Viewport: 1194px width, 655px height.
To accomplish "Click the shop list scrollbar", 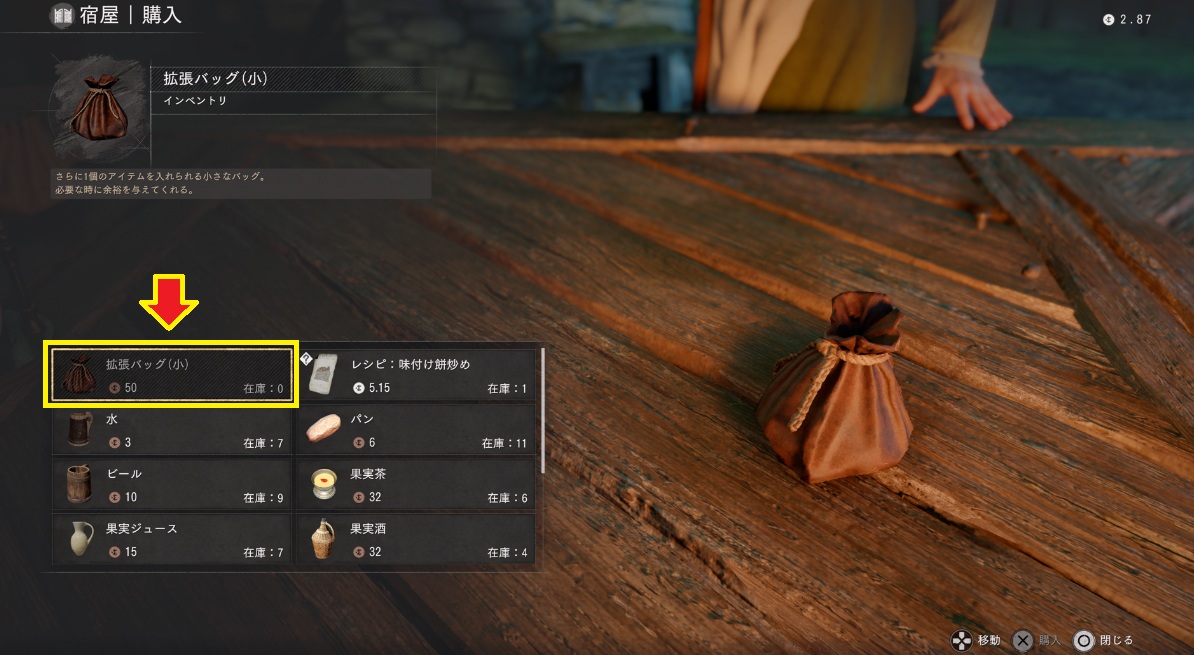I will 543,410.
